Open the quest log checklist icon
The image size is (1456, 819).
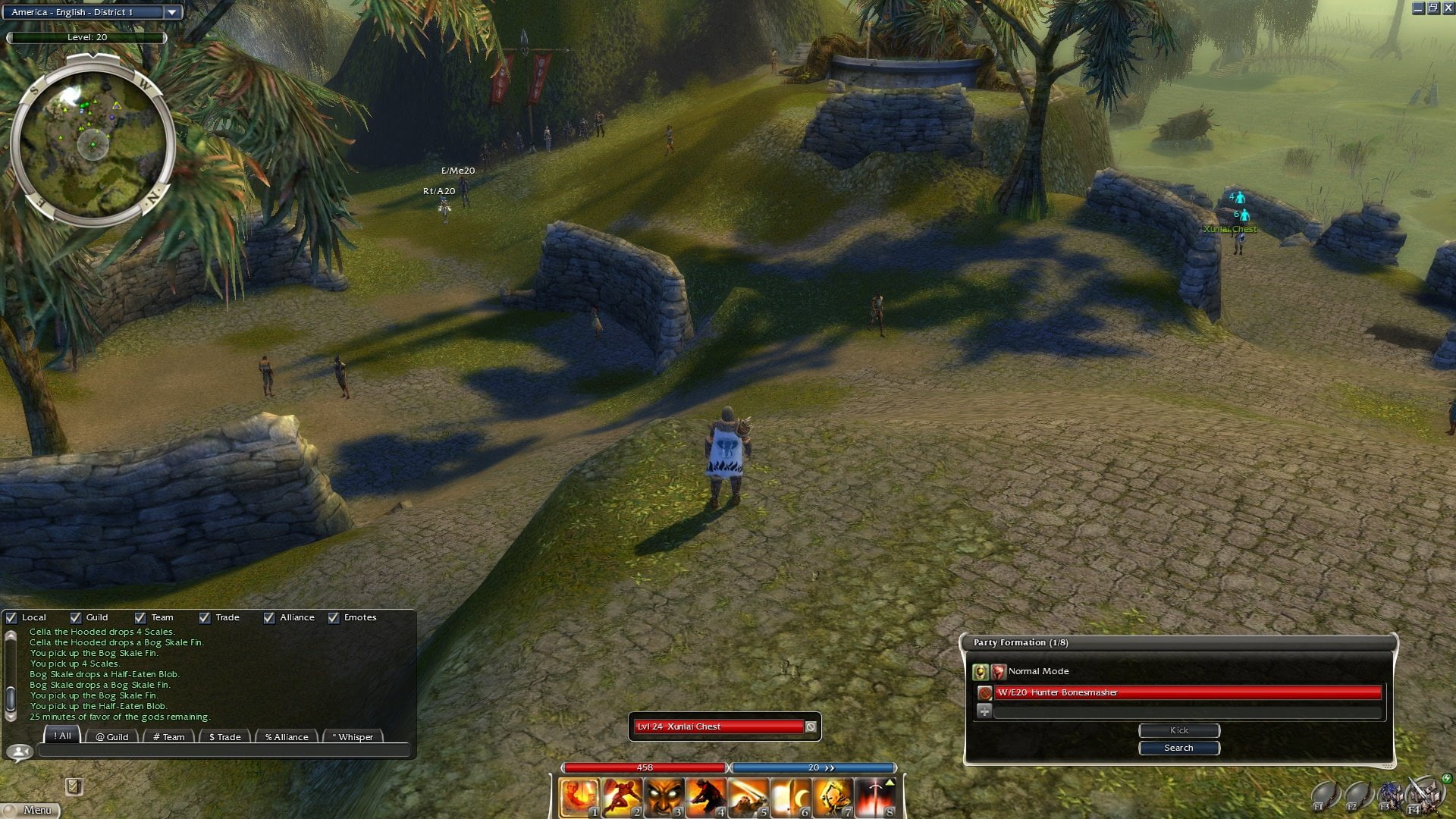point(74,786)
